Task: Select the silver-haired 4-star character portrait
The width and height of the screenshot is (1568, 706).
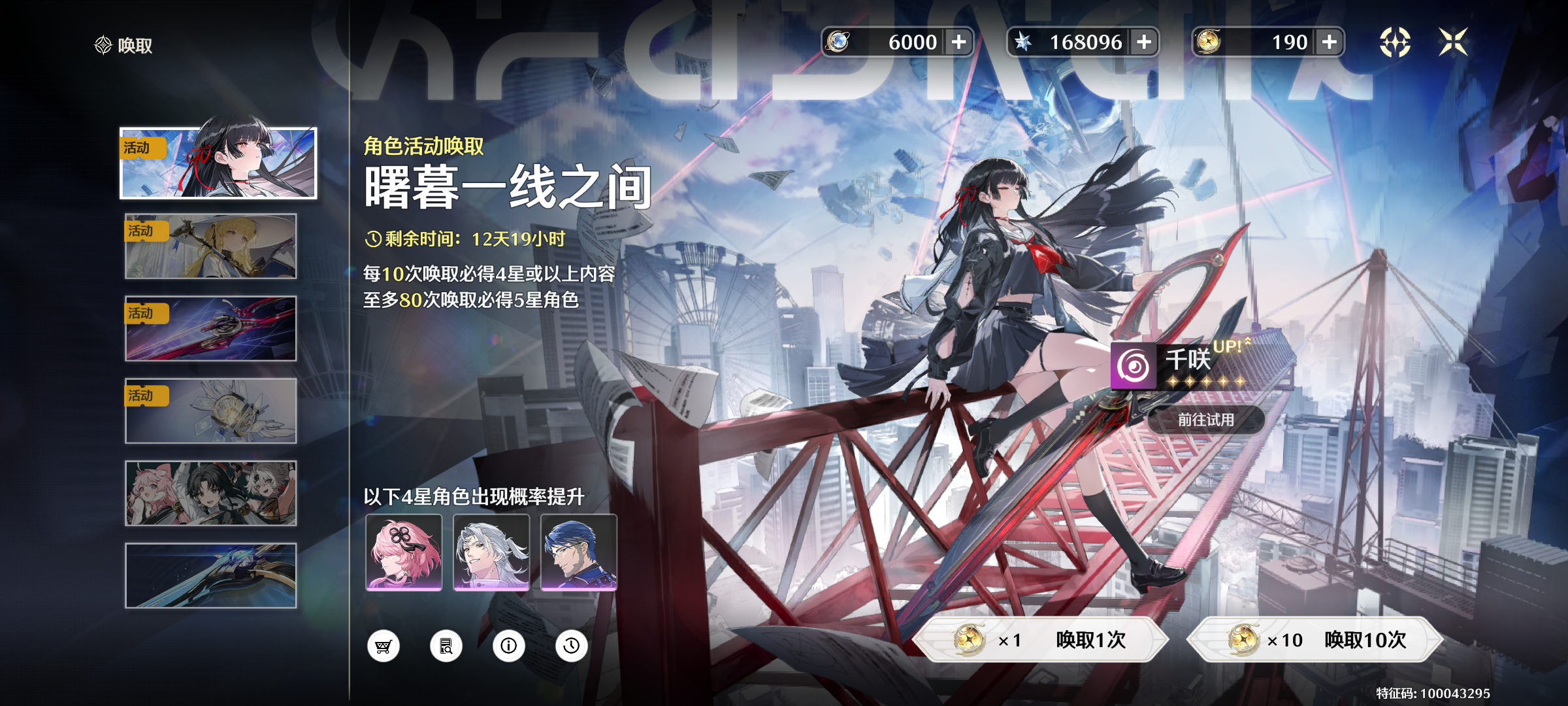Action: pos(491,552)
